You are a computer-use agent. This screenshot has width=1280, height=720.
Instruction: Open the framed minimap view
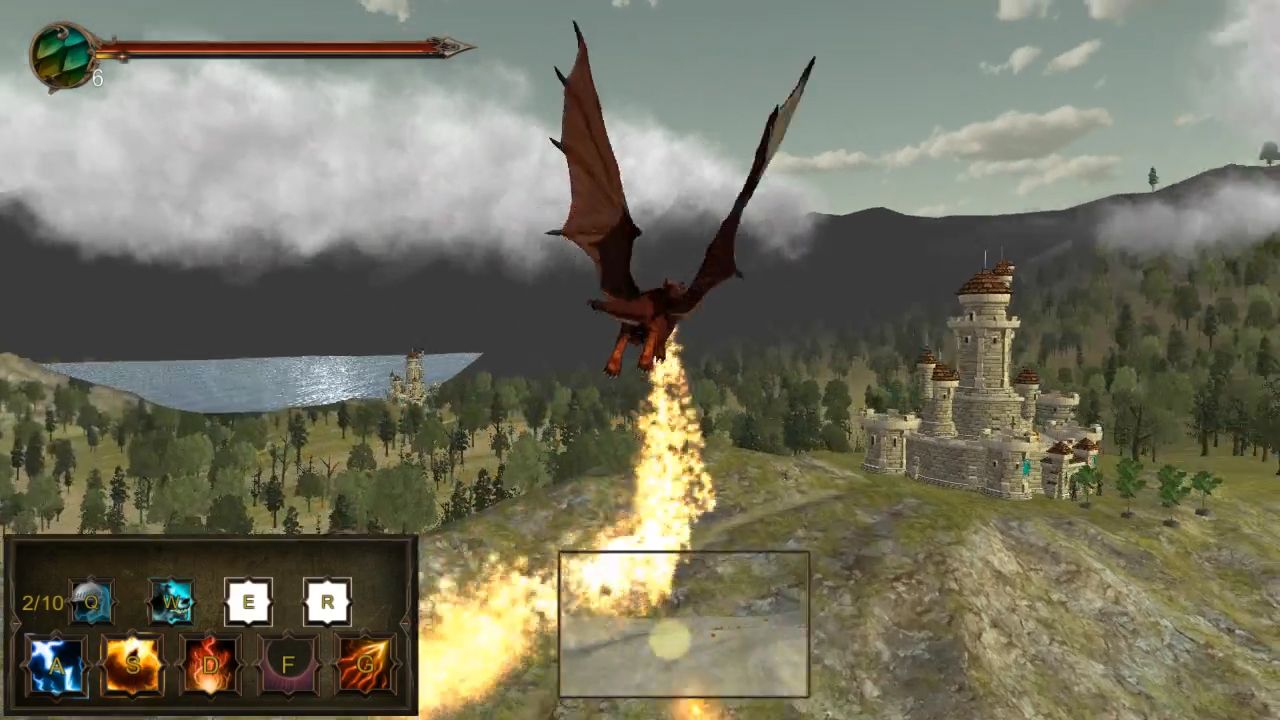684,624
